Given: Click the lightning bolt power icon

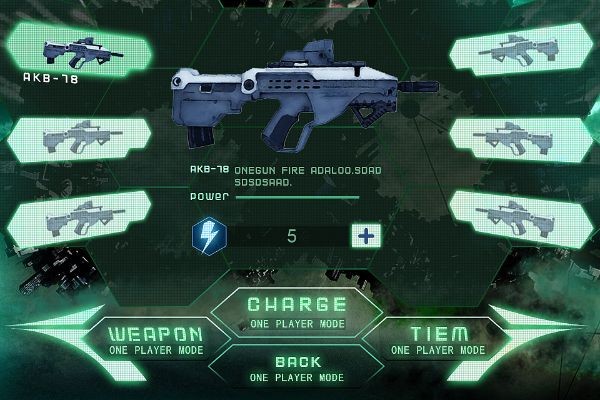Looking at the screenshot, I should click(x=207, y=236).
